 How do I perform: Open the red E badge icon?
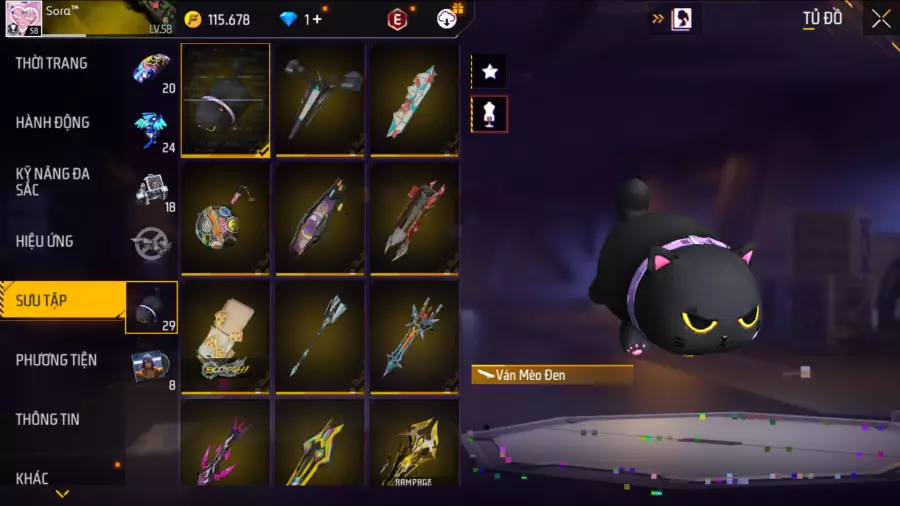point(398,19)
